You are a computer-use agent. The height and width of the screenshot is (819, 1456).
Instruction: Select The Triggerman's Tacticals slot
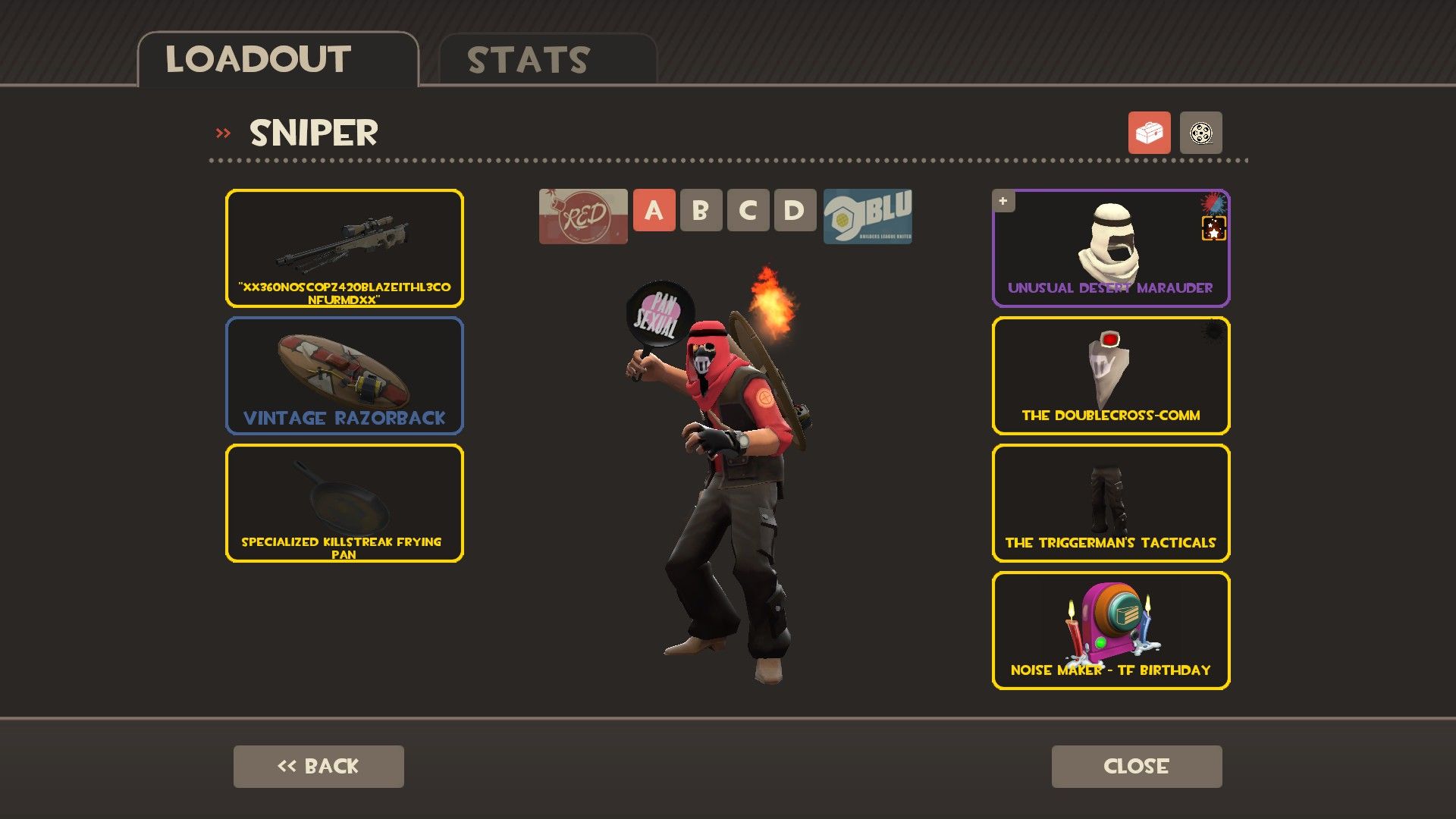(x=1110, y=503)
